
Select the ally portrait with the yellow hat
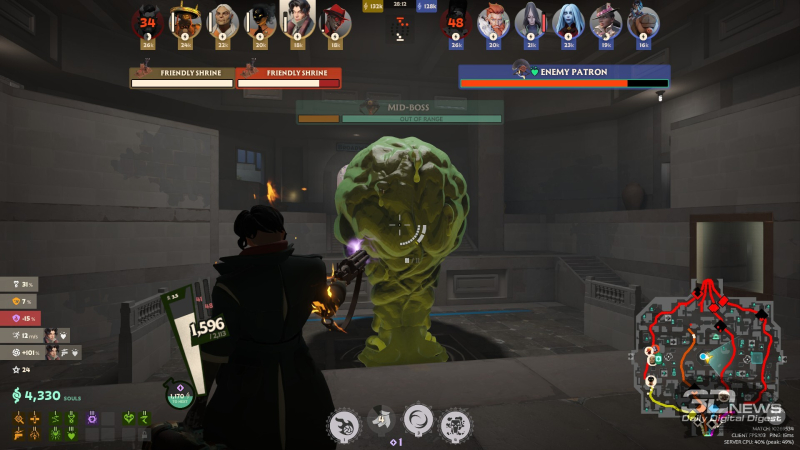pyautogui.click(x=185, y=20)
